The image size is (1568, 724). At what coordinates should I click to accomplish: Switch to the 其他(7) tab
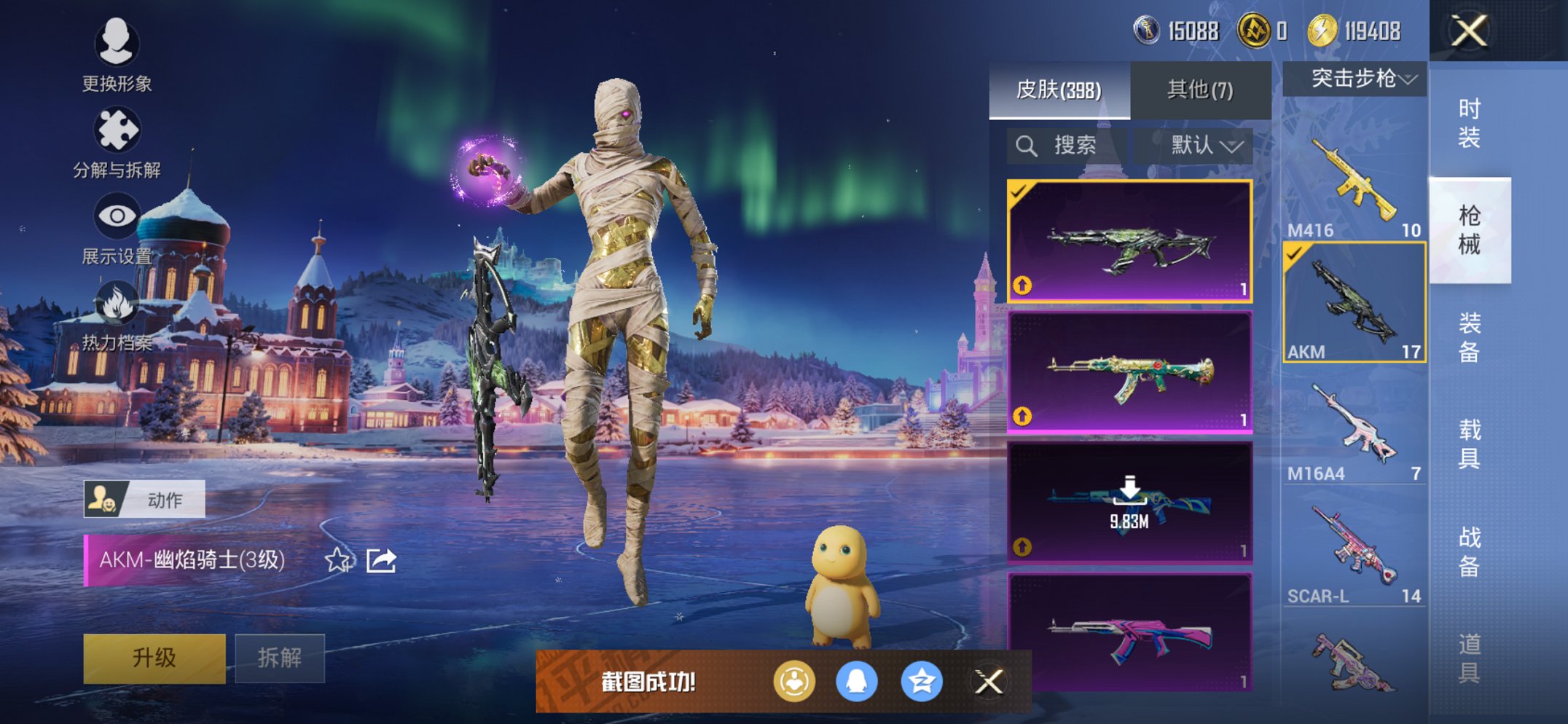(1200, 90)
